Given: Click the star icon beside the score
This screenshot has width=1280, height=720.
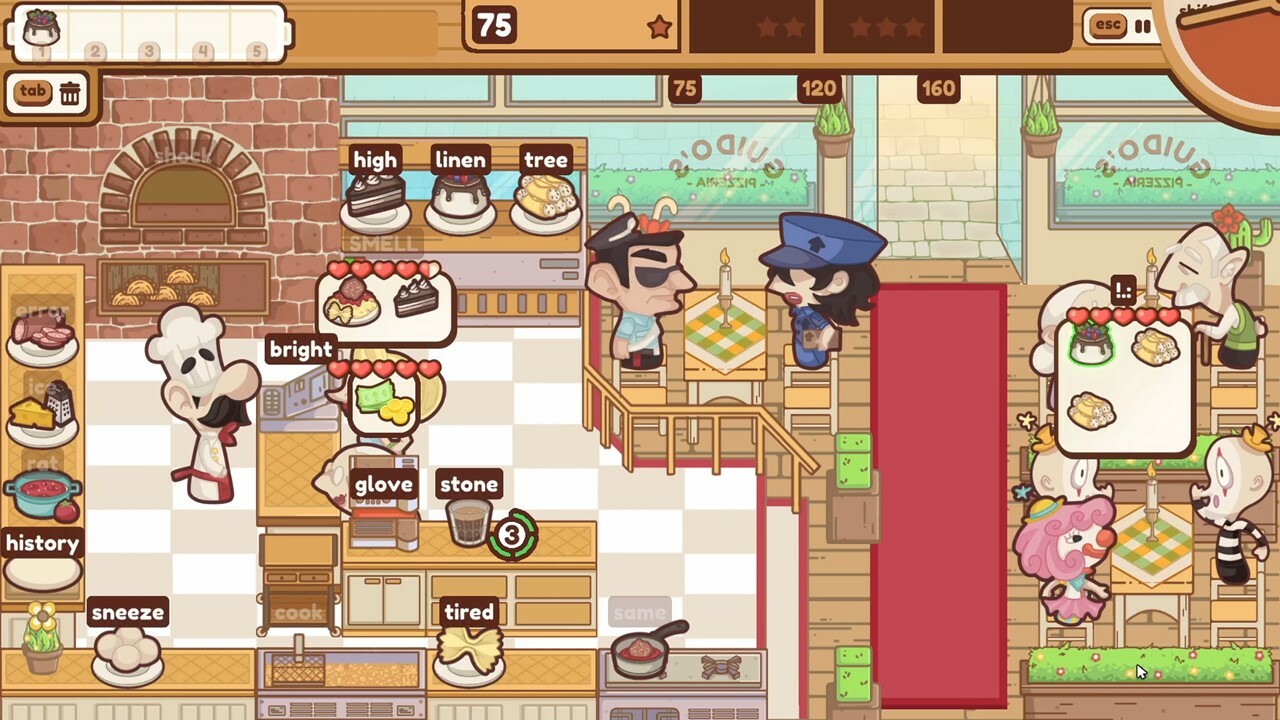Looking at the screenshot, I should click(x=659, y=28).
